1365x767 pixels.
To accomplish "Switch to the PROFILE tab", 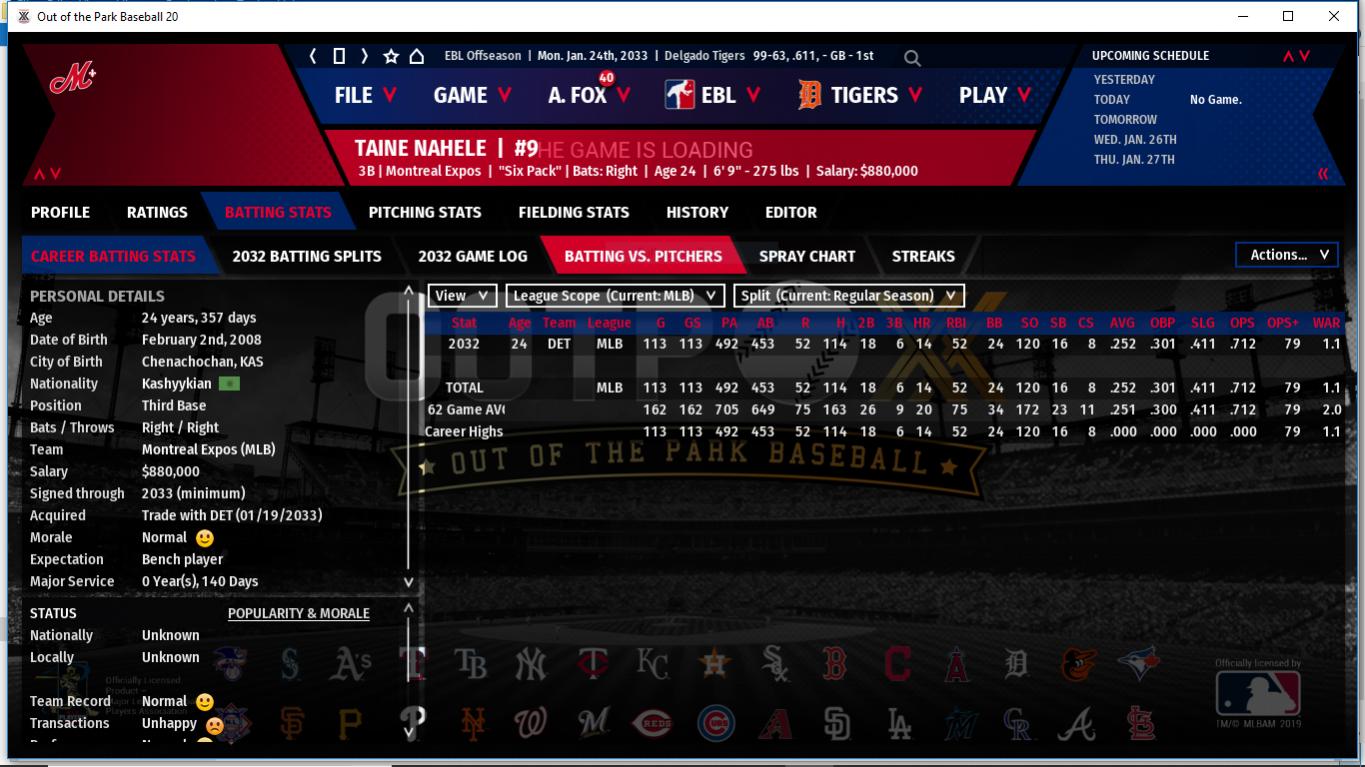I will click(x=60, y=212).
